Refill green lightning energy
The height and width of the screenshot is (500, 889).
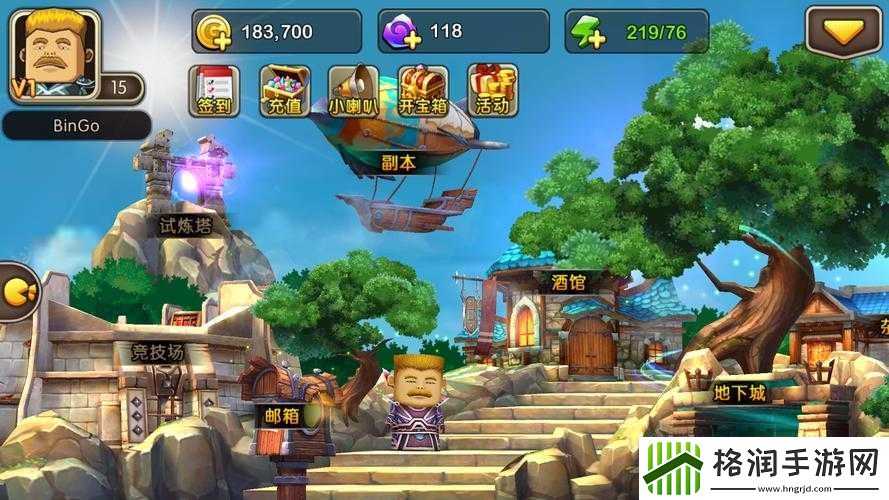[588, 33]
